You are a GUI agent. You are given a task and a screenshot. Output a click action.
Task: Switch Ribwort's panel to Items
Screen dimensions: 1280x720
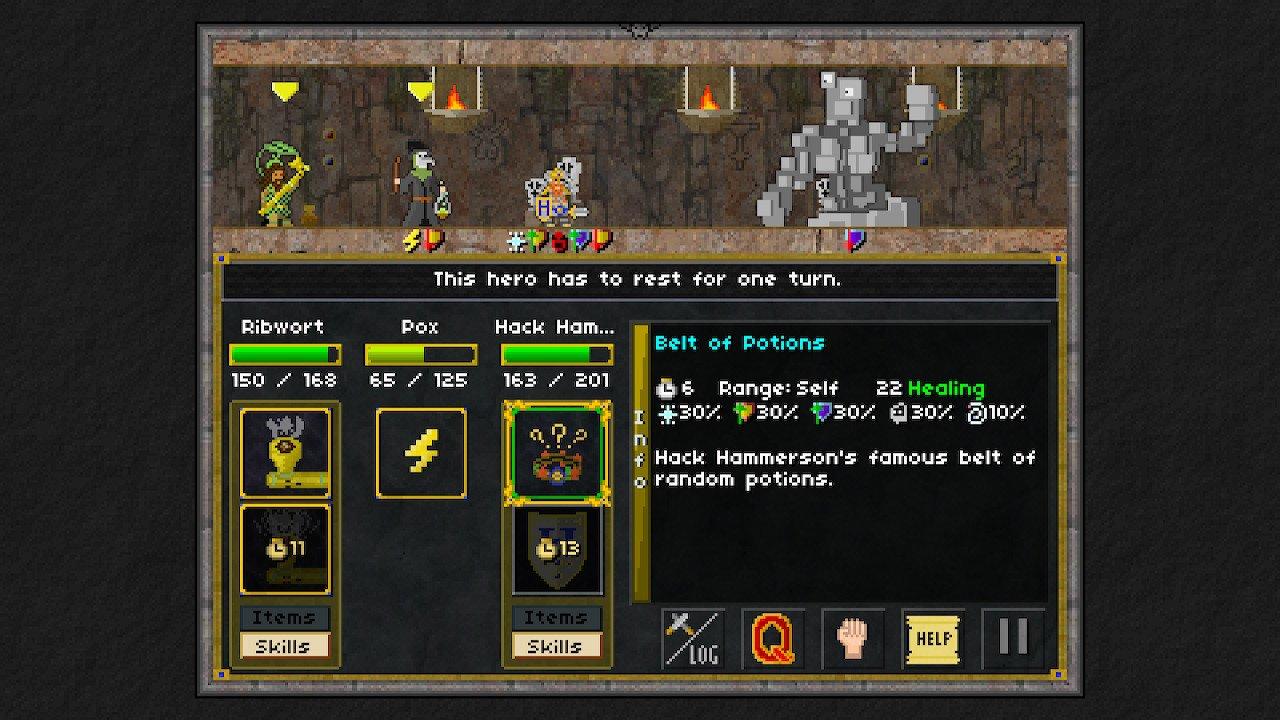[x=285, y=618]
